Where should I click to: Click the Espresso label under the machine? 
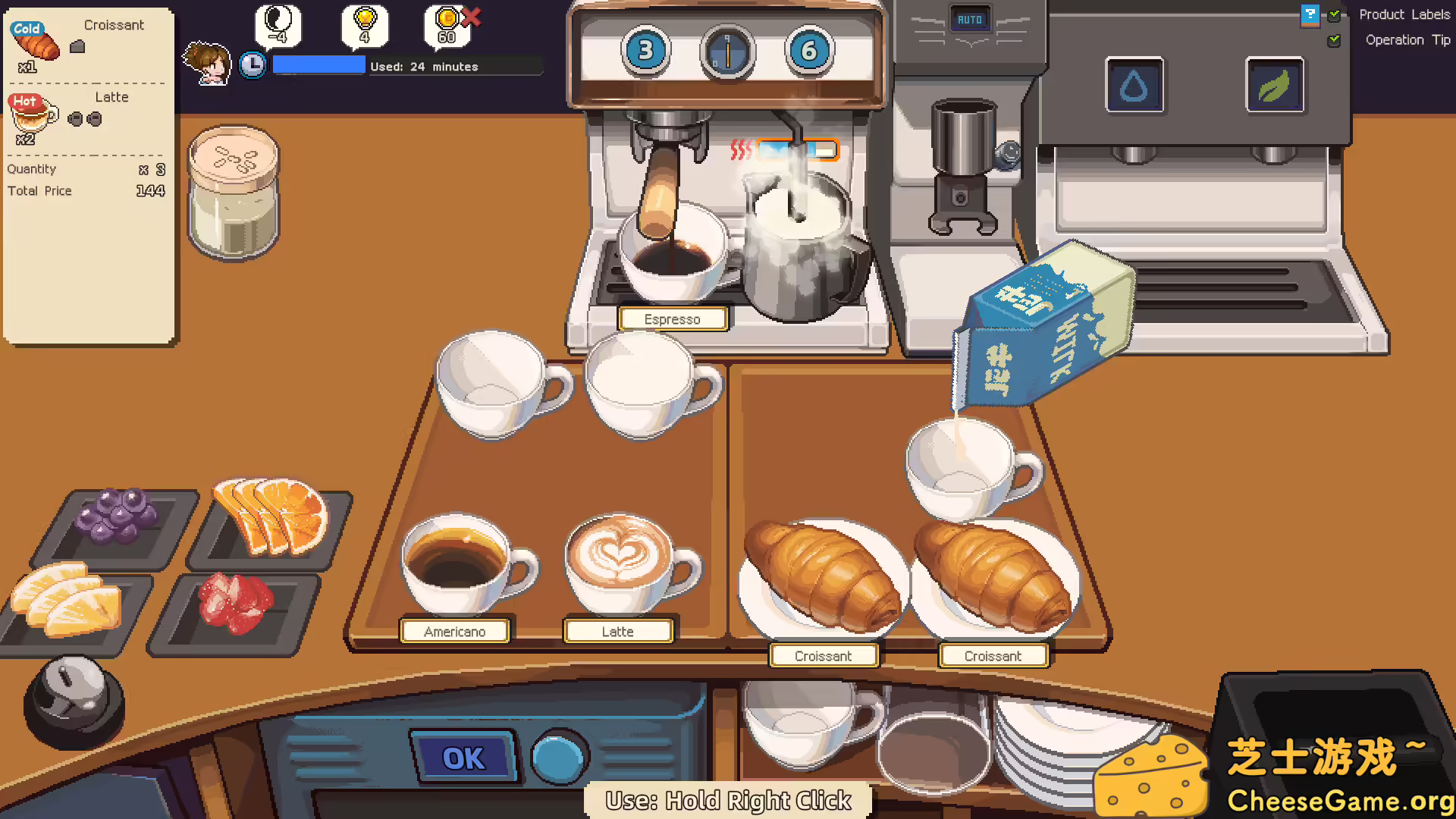tap(673, 318)
